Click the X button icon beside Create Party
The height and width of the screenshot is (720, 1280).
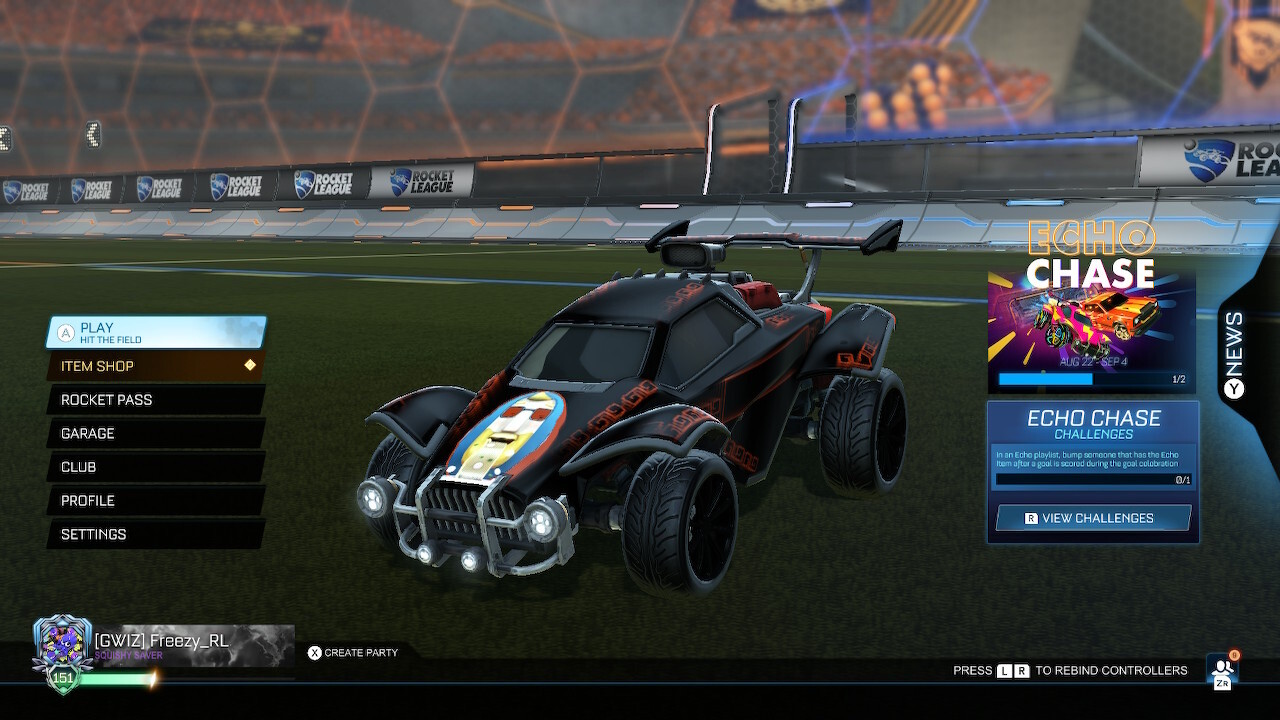point(314,653)
